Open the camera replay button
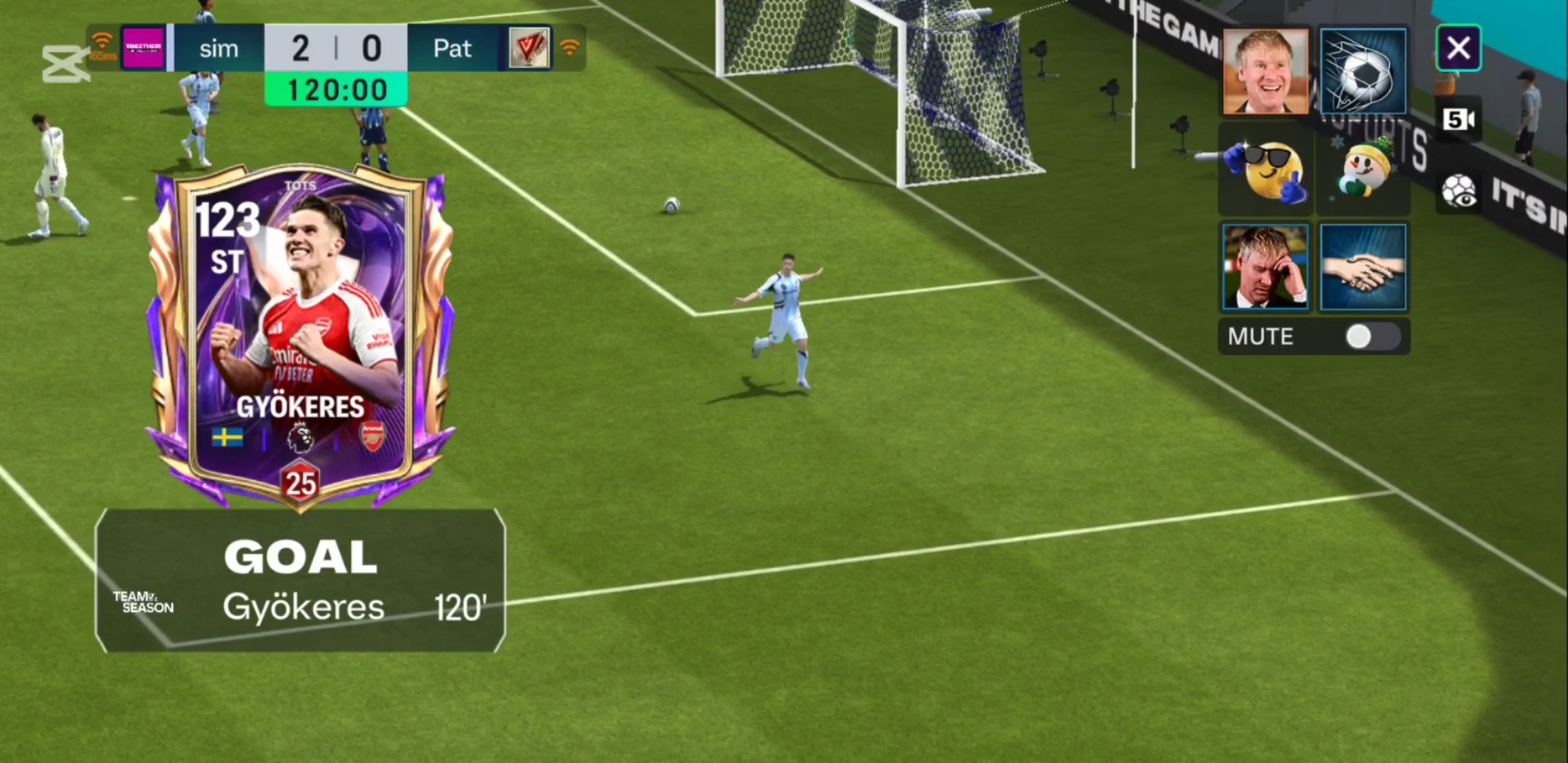This screenshot has height=763, width=1568. tap(1459, 119)
